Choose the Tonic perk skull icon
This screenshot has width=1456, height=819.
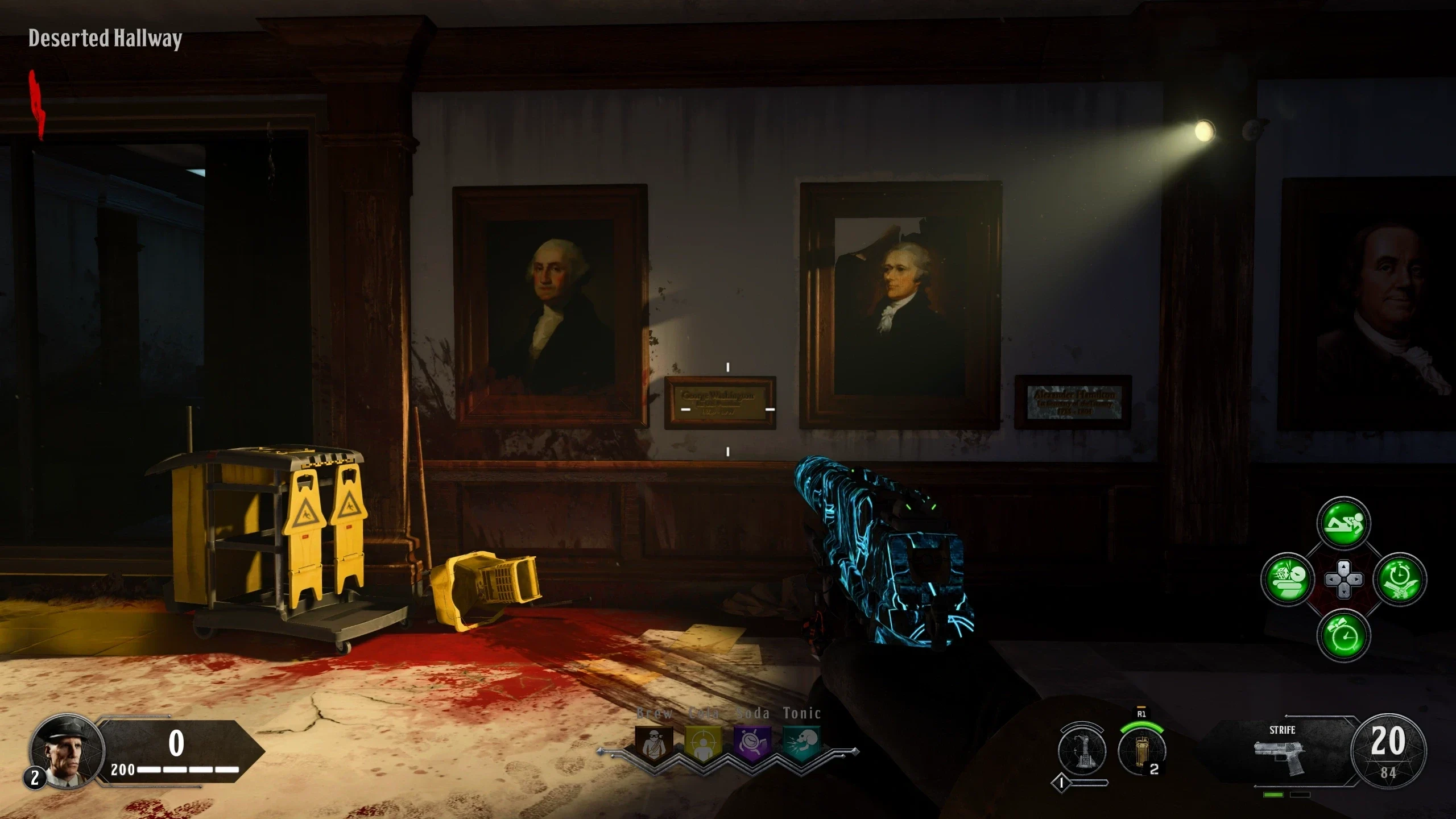click(x=802, y=743)
